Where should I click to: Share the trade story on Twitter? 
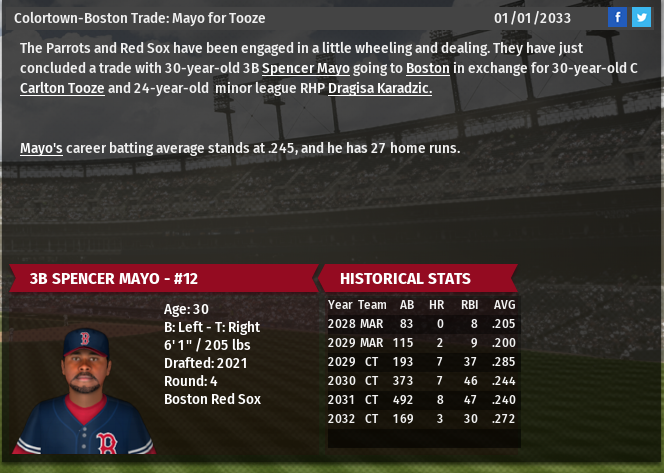tap(641, 18)
